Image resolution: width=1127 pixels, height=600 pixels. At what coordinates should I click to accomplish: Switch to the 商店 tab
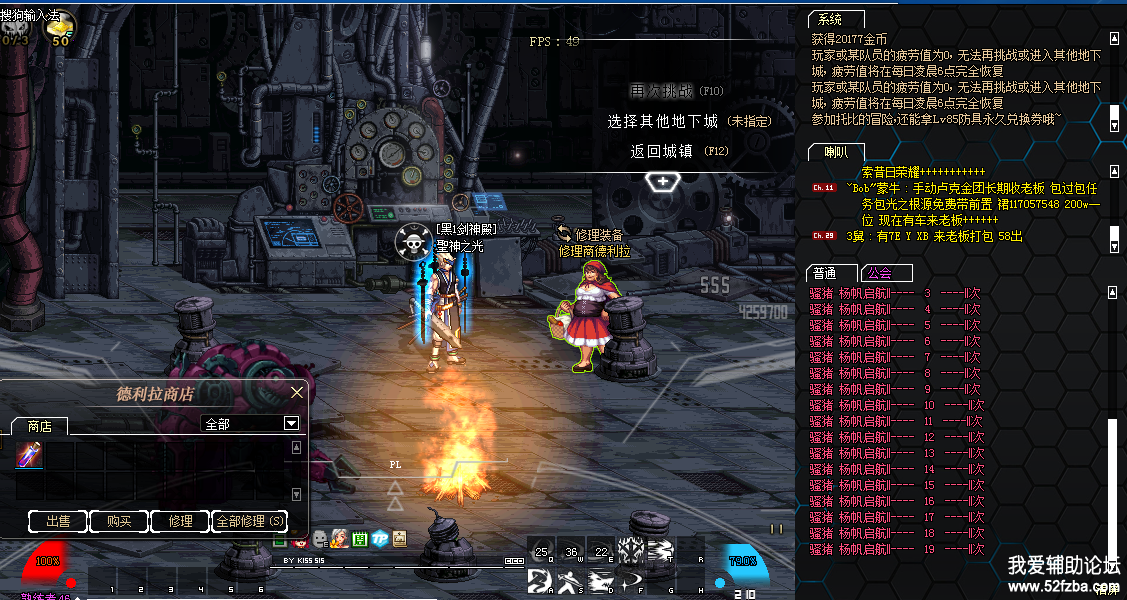[40, 425]
